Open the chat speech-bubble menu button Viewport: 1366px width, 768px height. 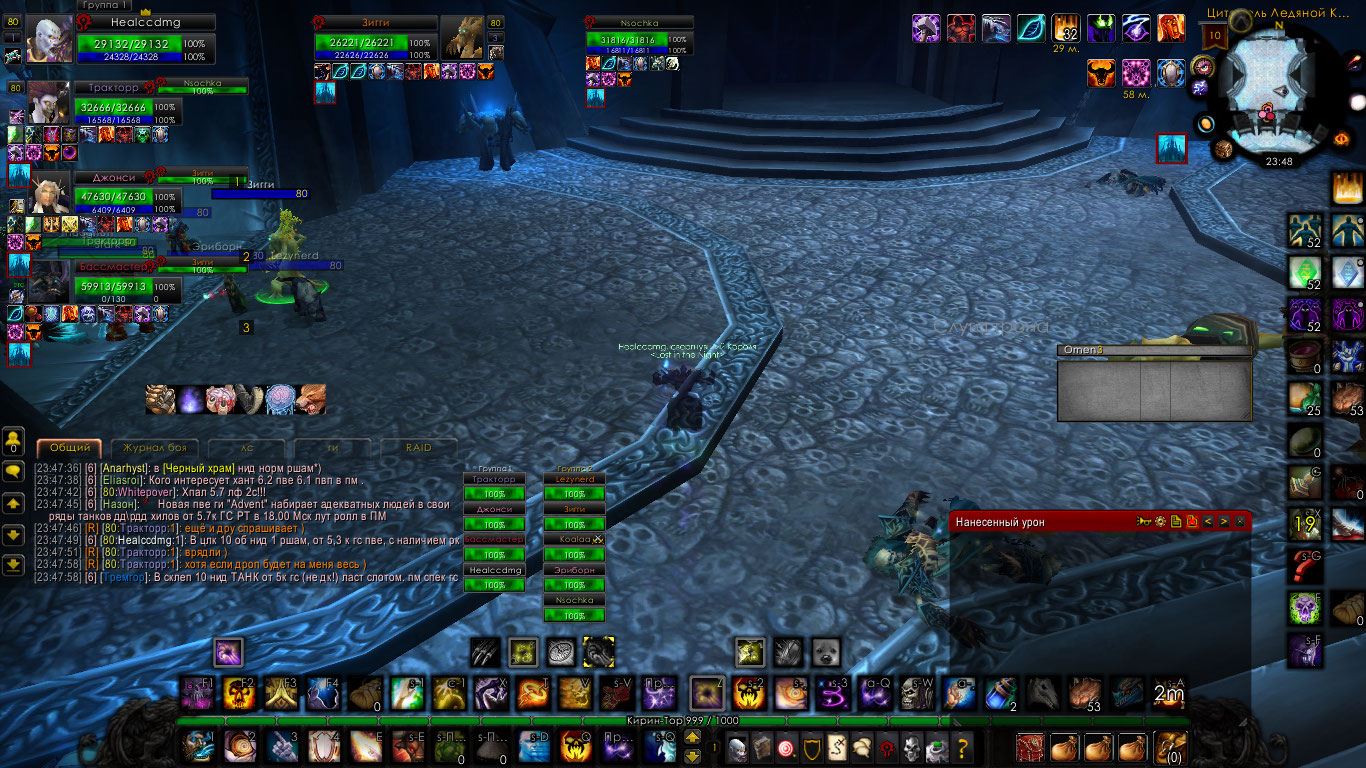pyautogui.click(x=14, y=470)
